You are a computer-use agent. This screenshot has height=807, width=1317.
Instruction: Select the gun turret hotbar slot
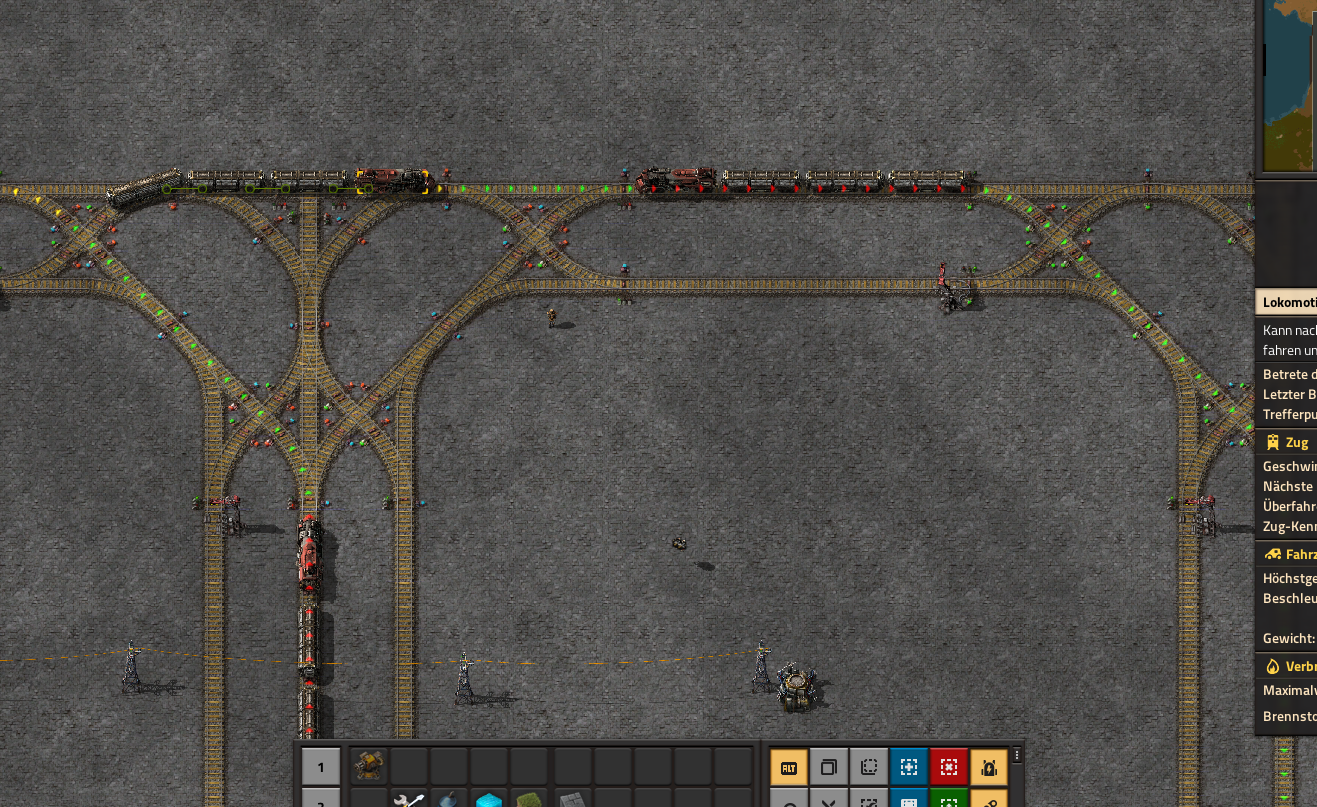pyautogui.click(x=369, y=767)
